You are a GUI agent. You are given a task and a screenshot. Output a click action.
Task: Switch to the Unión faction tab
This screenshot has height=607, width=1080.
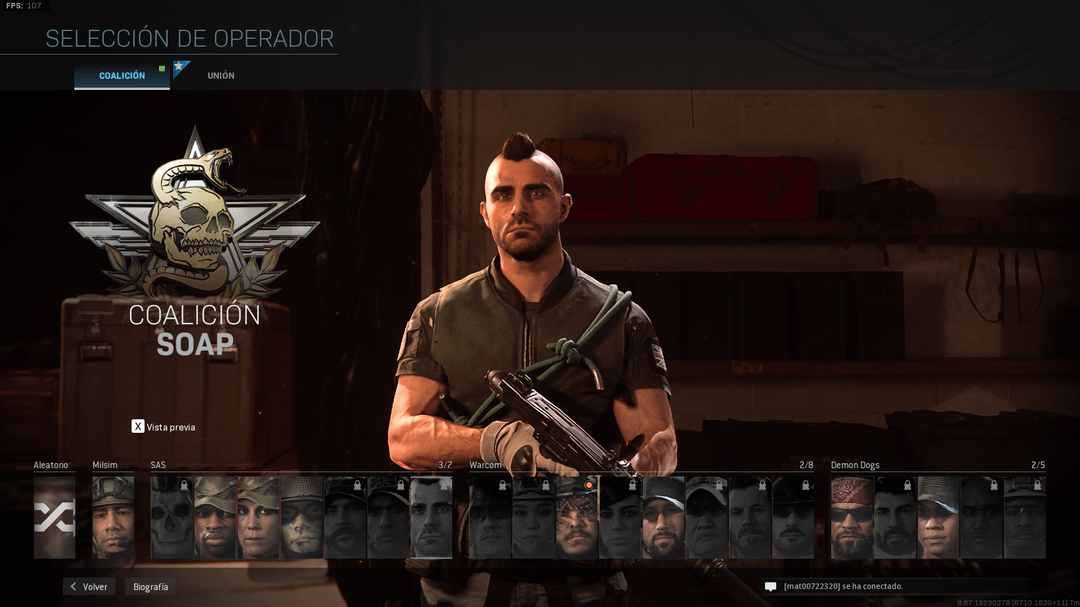(x=221, y=76)
